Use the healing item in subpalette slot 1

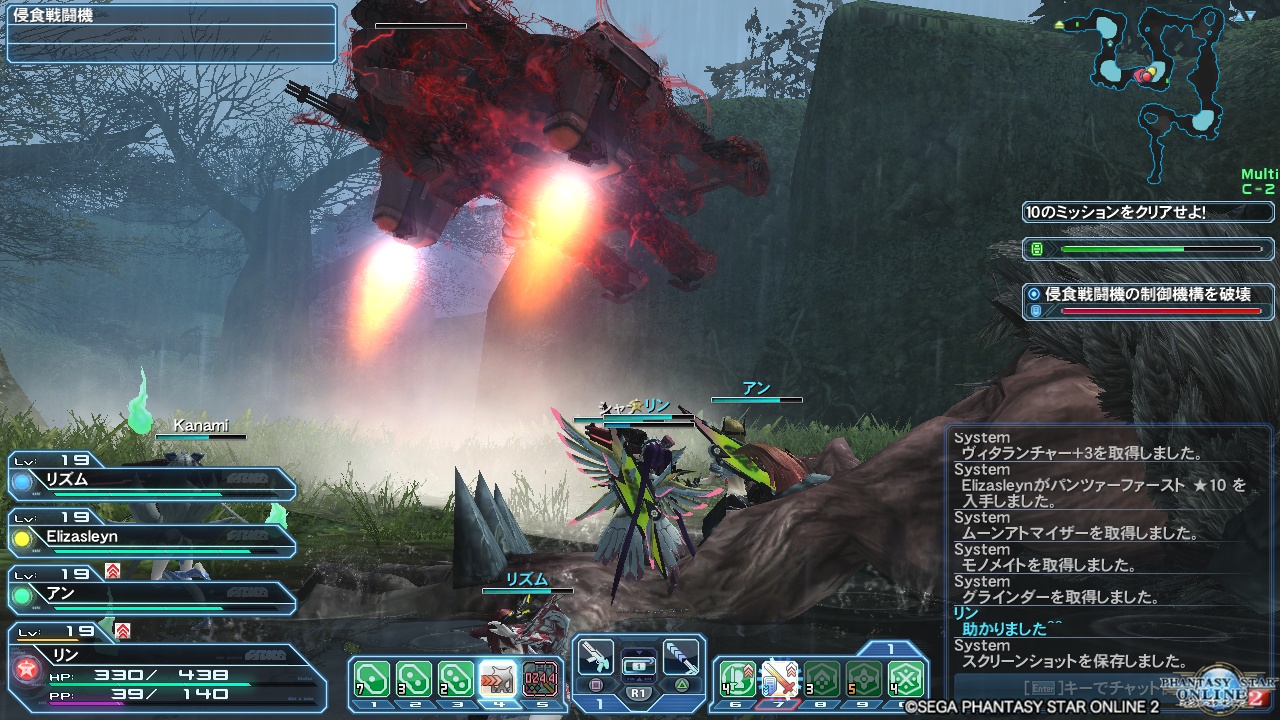[x=372, y=679]
